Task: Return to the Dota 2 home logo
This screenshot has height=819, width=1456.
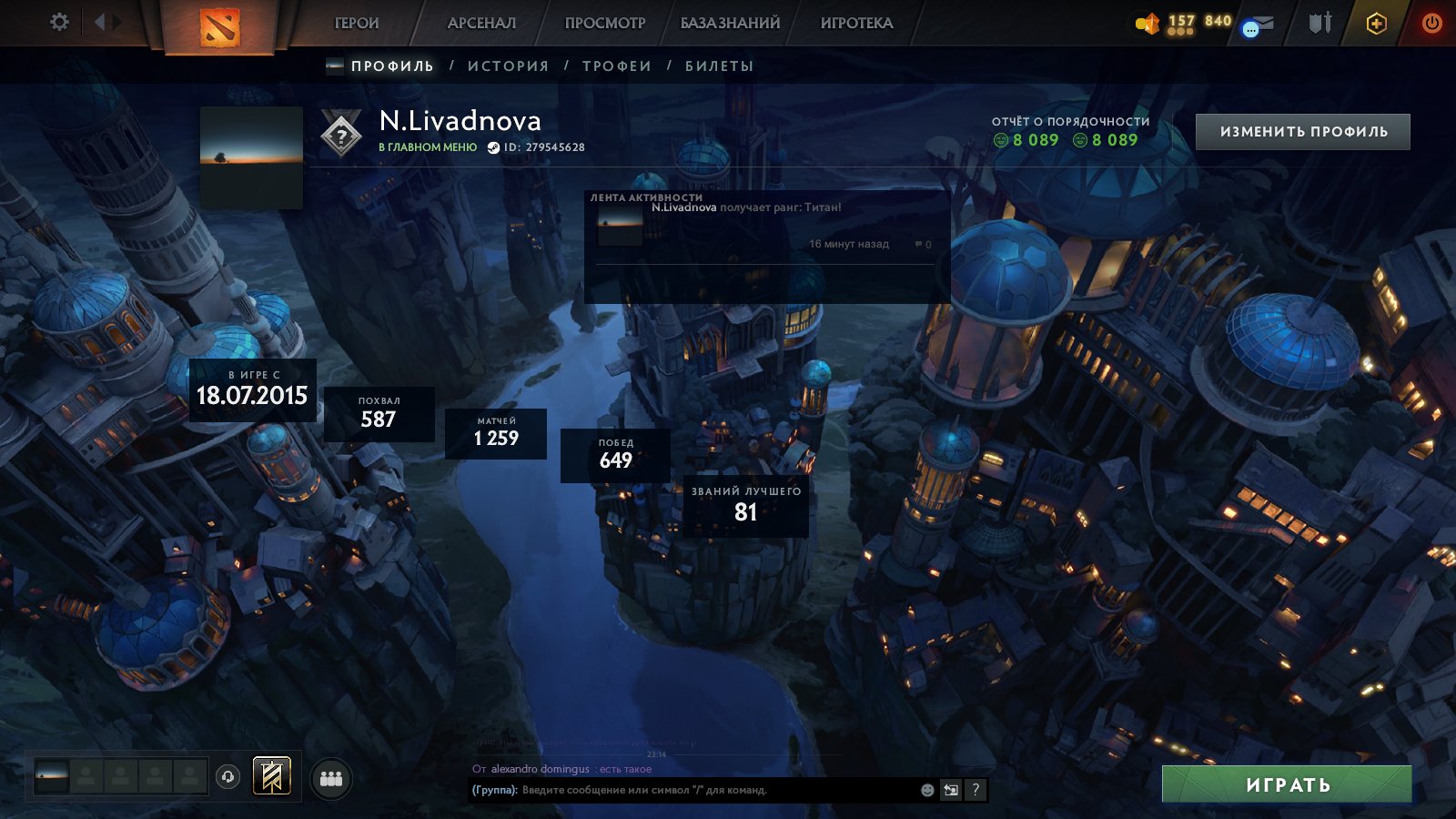Action: 219,26
